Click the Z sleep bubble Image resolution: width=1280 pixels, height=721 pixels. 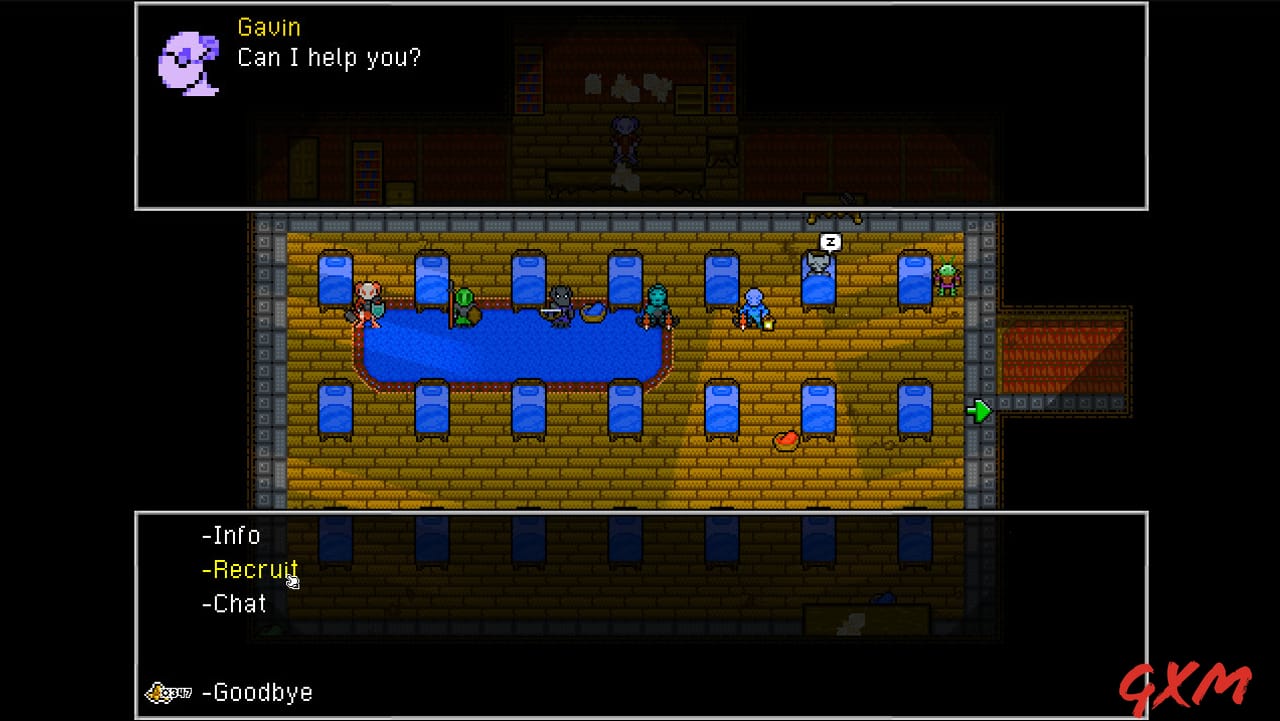pyautogui.click(x=829, y=241)
